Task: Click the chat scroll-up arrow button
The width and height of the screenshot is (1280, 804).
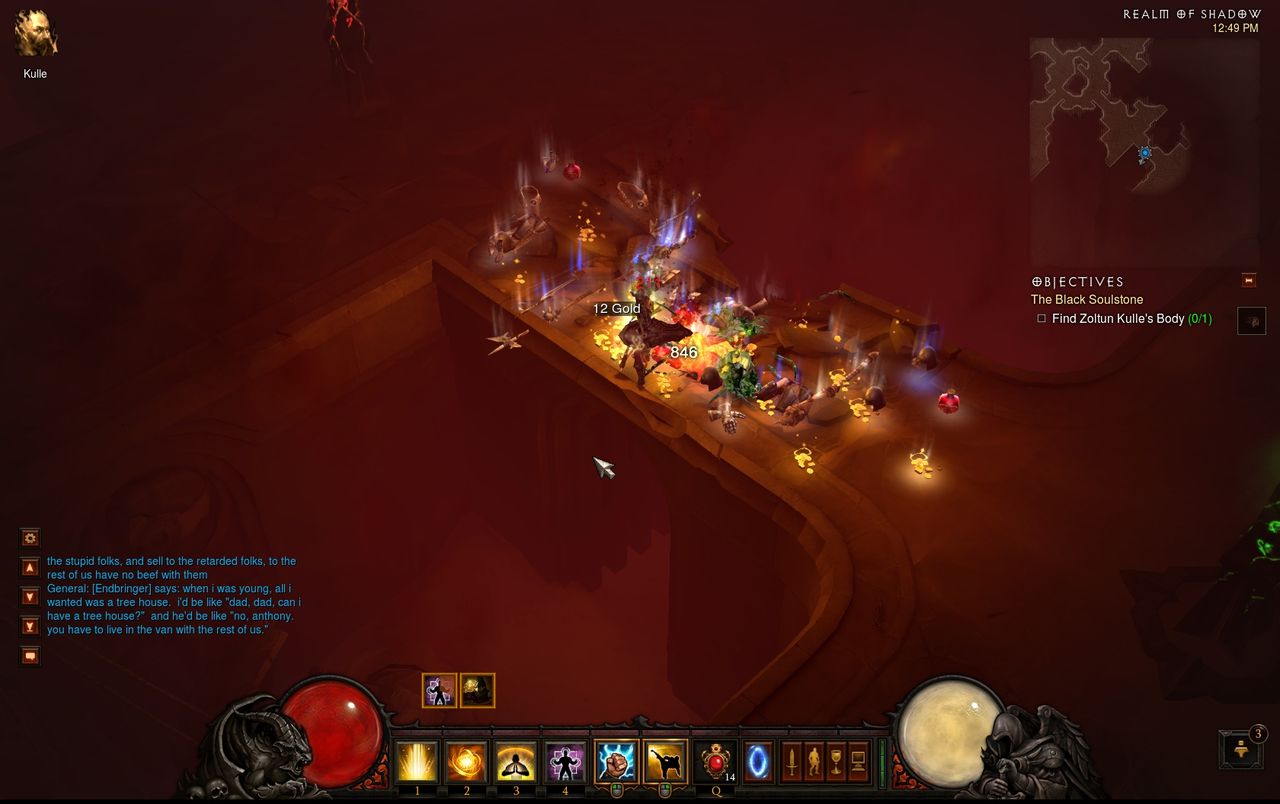Action: (x=30, y=567)
